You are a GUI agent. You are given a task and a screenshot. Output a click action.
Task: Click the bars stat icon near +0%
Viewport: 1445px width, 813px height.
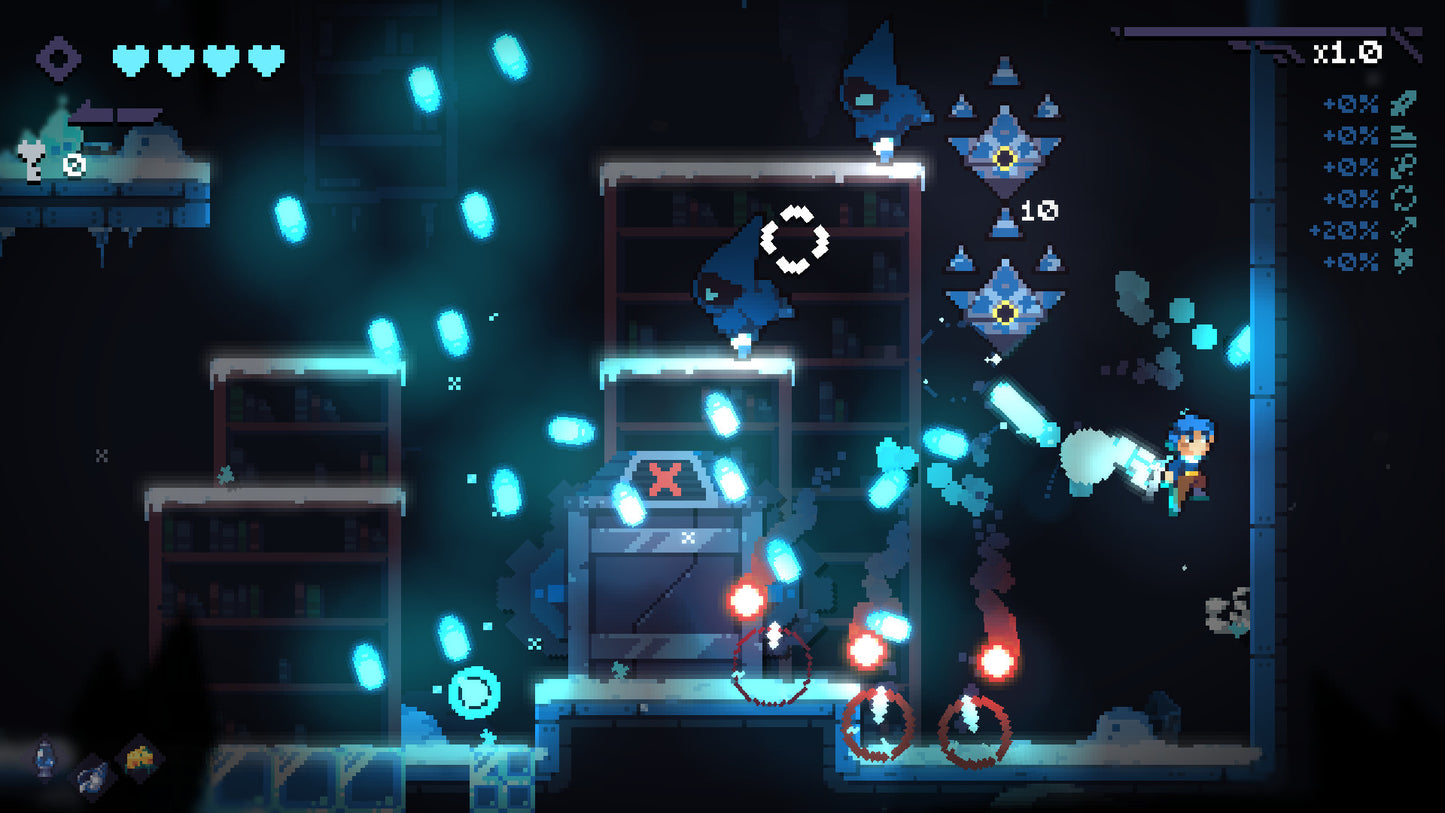[1403, 137]
